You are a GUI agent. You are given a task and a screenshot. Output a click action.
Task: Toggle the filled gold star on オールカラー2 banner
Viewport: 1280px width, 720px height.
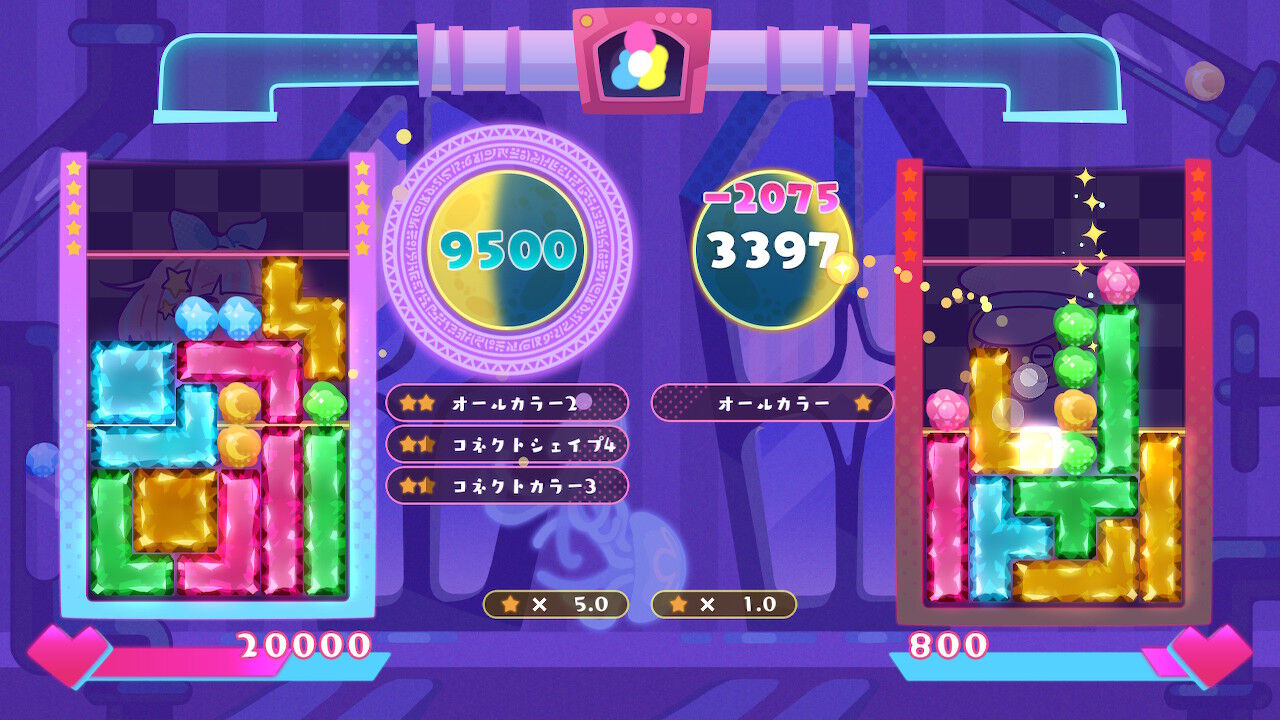pos(406,403)
